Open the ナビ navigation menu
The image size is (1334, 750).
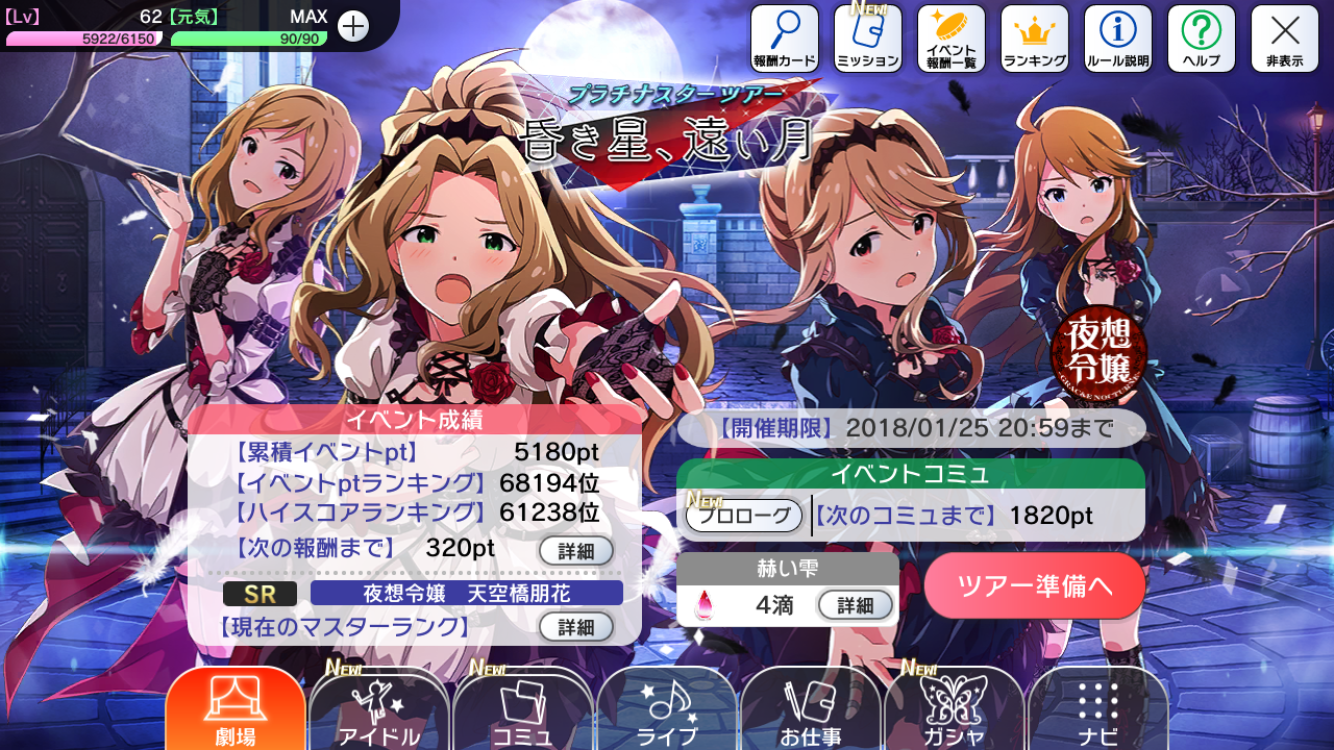click(1098, 710)
